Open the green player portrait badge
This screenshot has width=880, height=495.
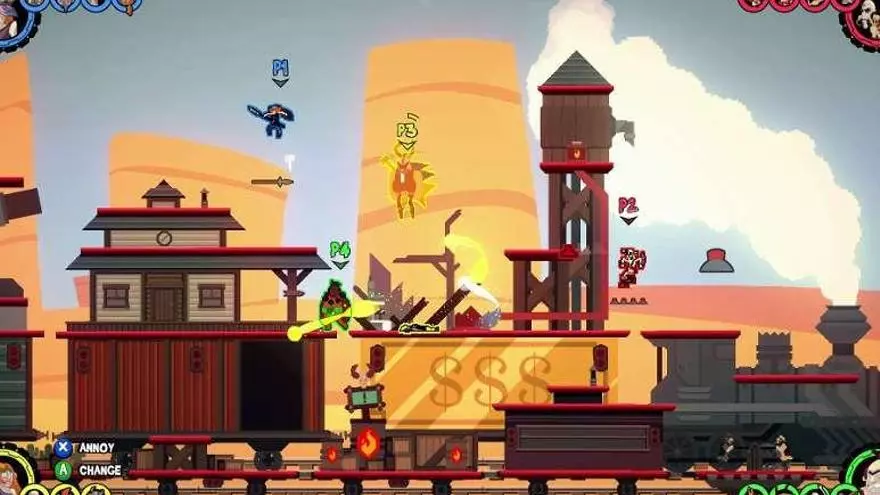click(864, 474)
